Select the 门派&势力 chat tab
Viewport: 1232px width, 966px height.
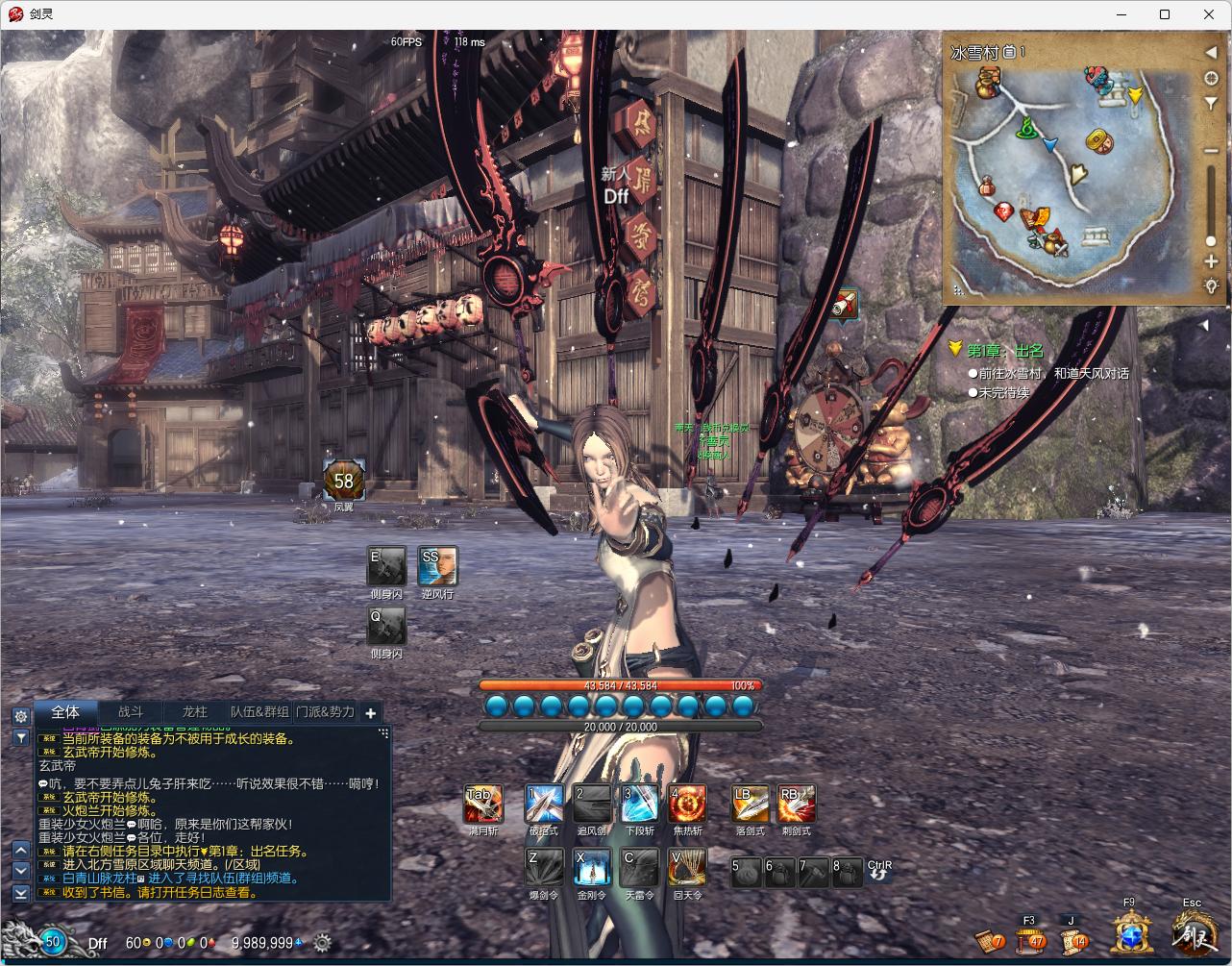pos(325,712)
